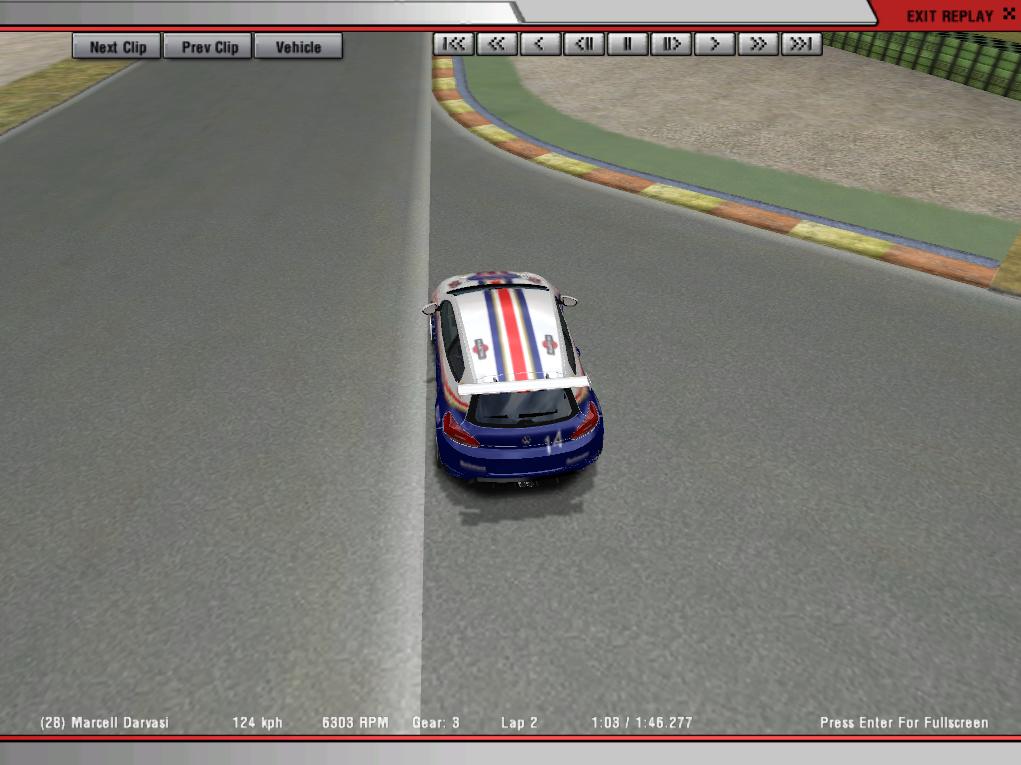The height and width of the screenshot is (765, 1021).
Task: Switch camera with the Vehicle button
Action: click(x=298, y=47)
